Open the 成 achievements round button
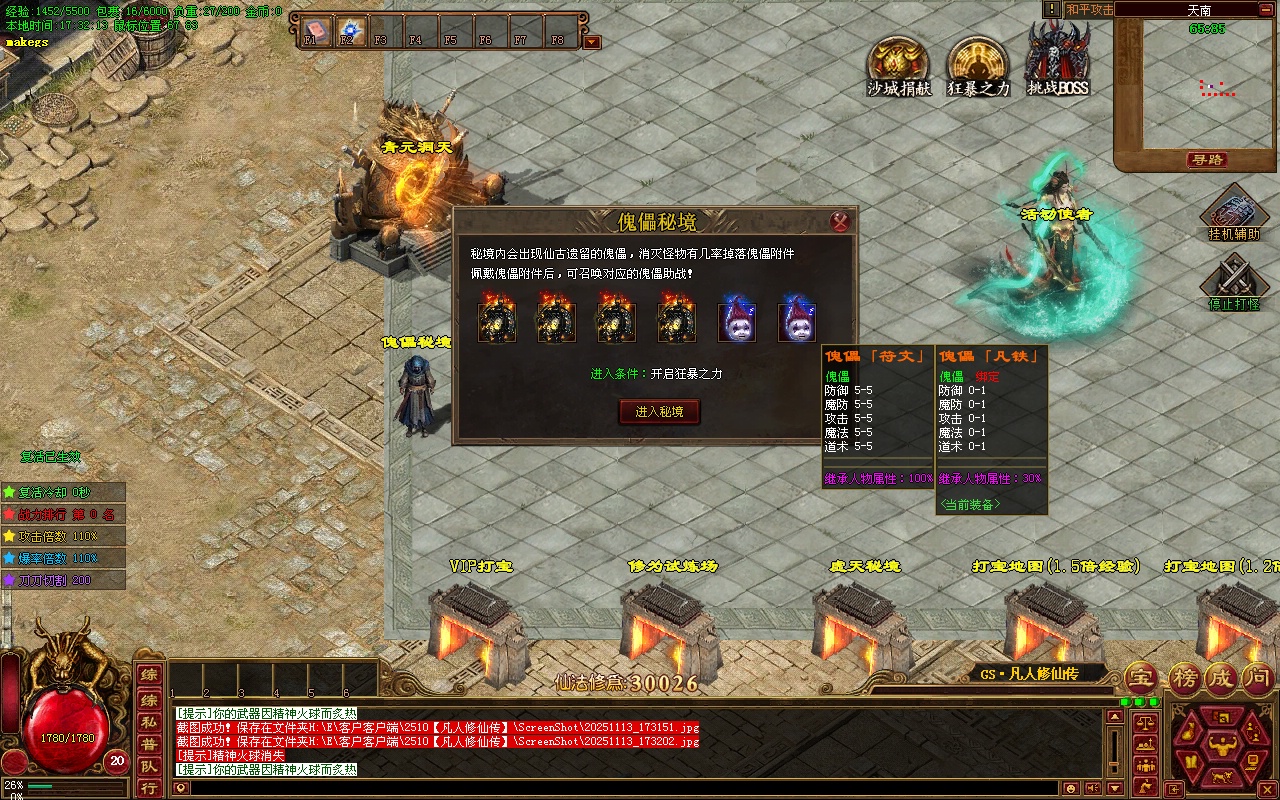Viewport: 1280px width, 800px height. 1222,678
